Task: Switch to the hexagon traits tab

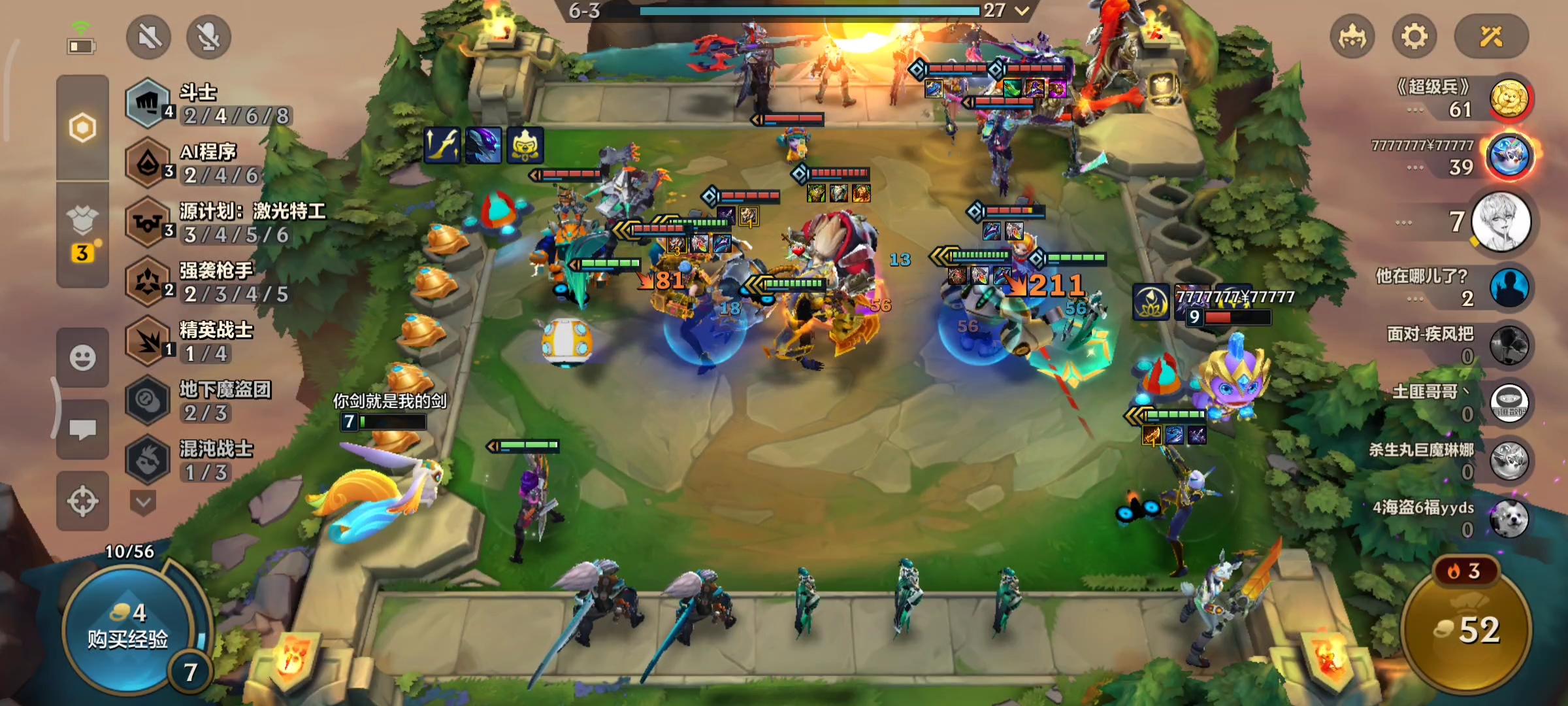Action: coord(82,127)
